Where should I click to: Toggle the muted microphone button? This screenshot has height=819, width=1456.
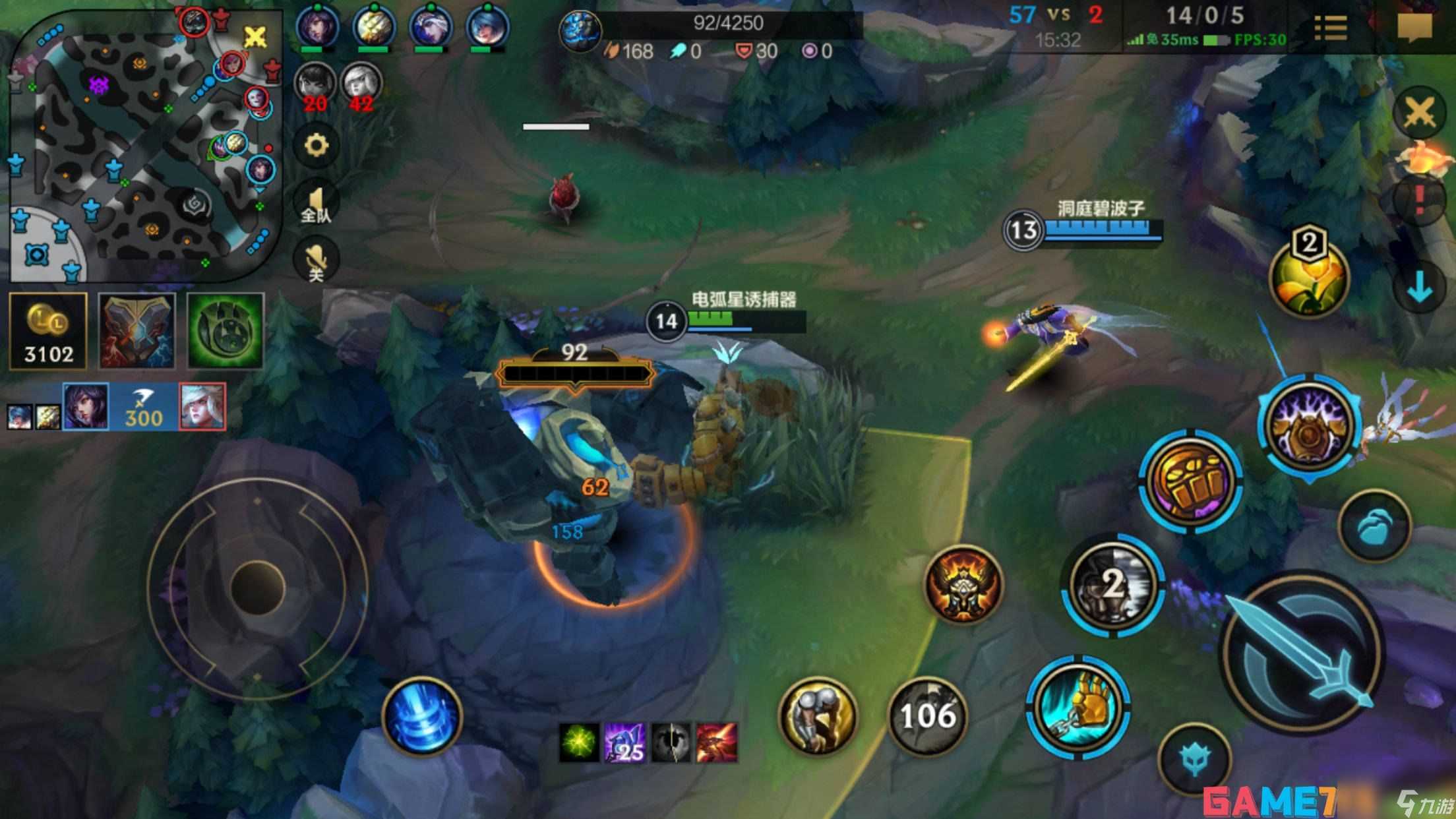[x=316, y=260]
